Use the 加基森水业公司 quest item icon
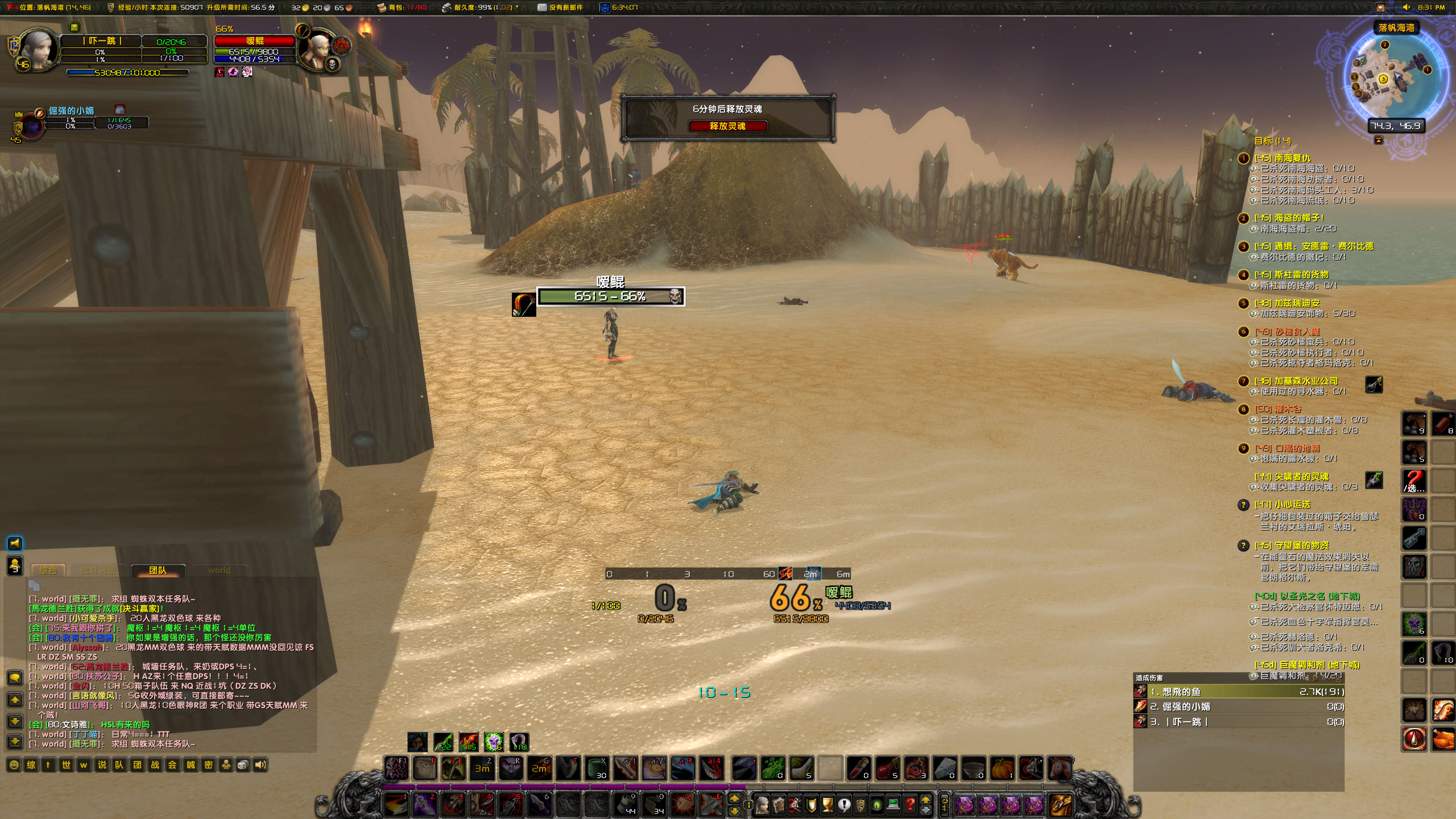Image resolution: width=1456 pixels, height=819 pixels. [x=1374, y=384]
